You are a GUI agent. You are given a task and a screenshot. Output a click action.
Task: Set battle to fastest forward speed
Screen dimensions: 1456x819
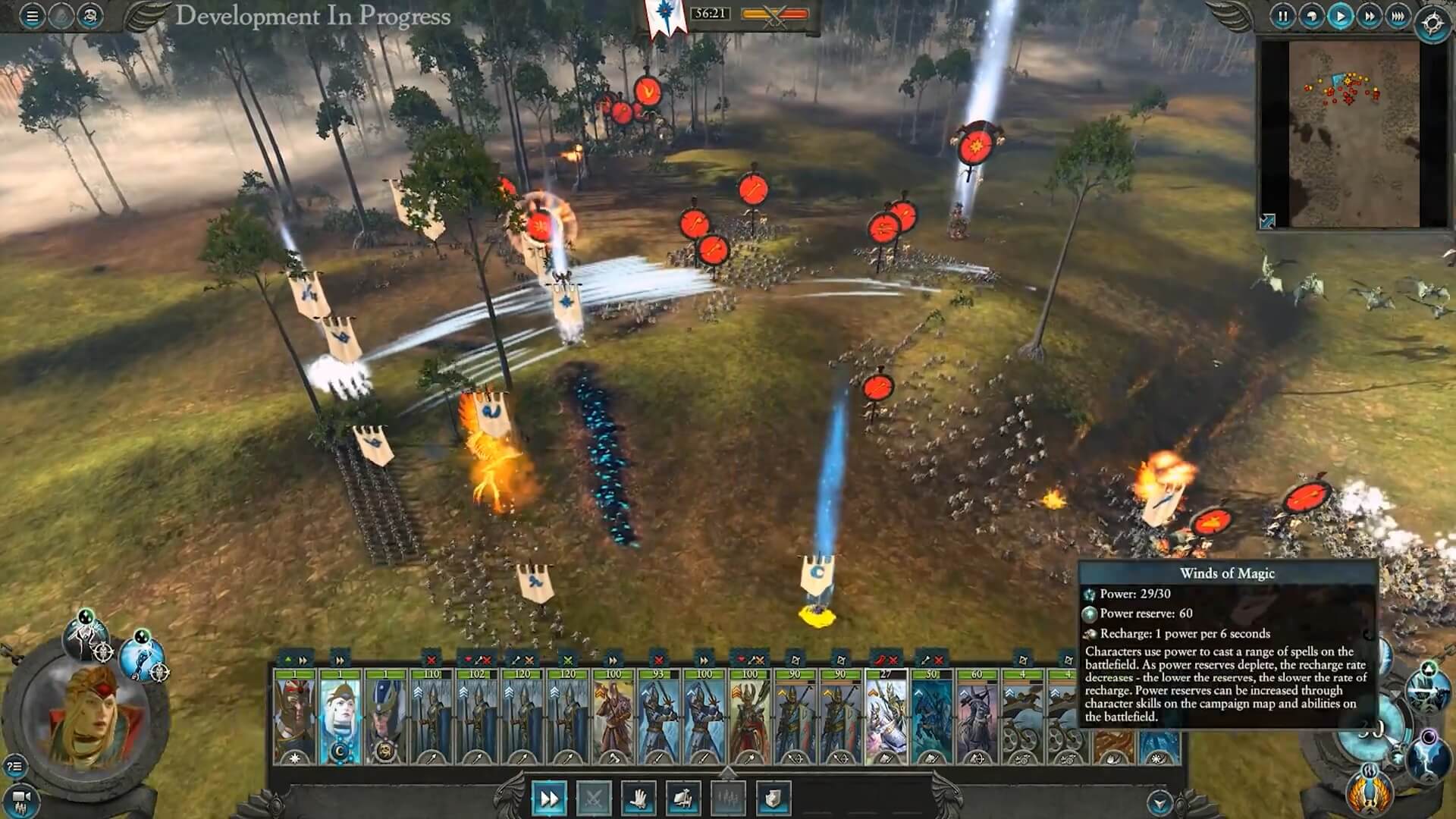point(1398,16)
